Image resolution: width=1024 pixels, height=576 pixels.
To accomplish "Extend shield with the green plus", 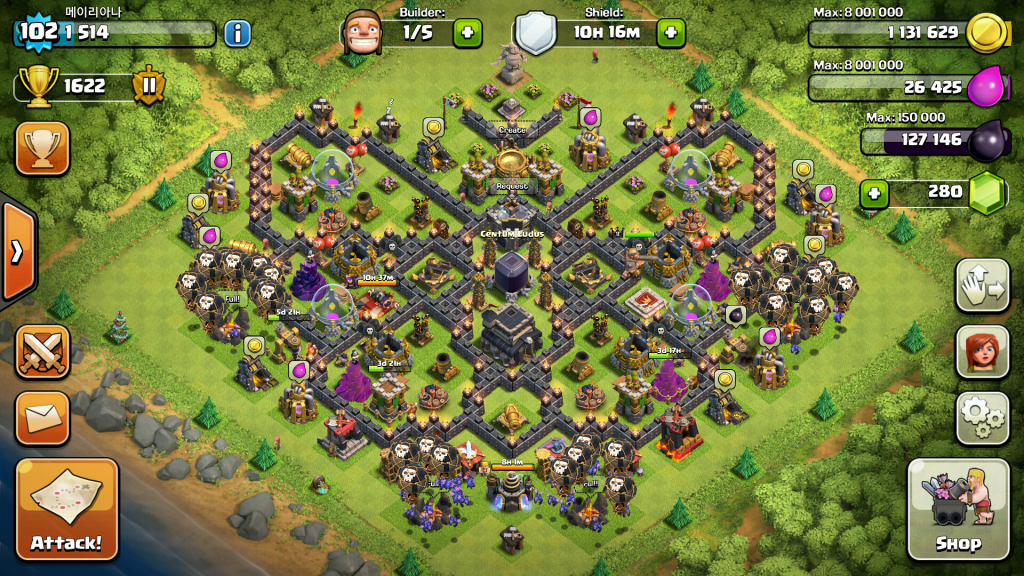I will coord(670,32).
